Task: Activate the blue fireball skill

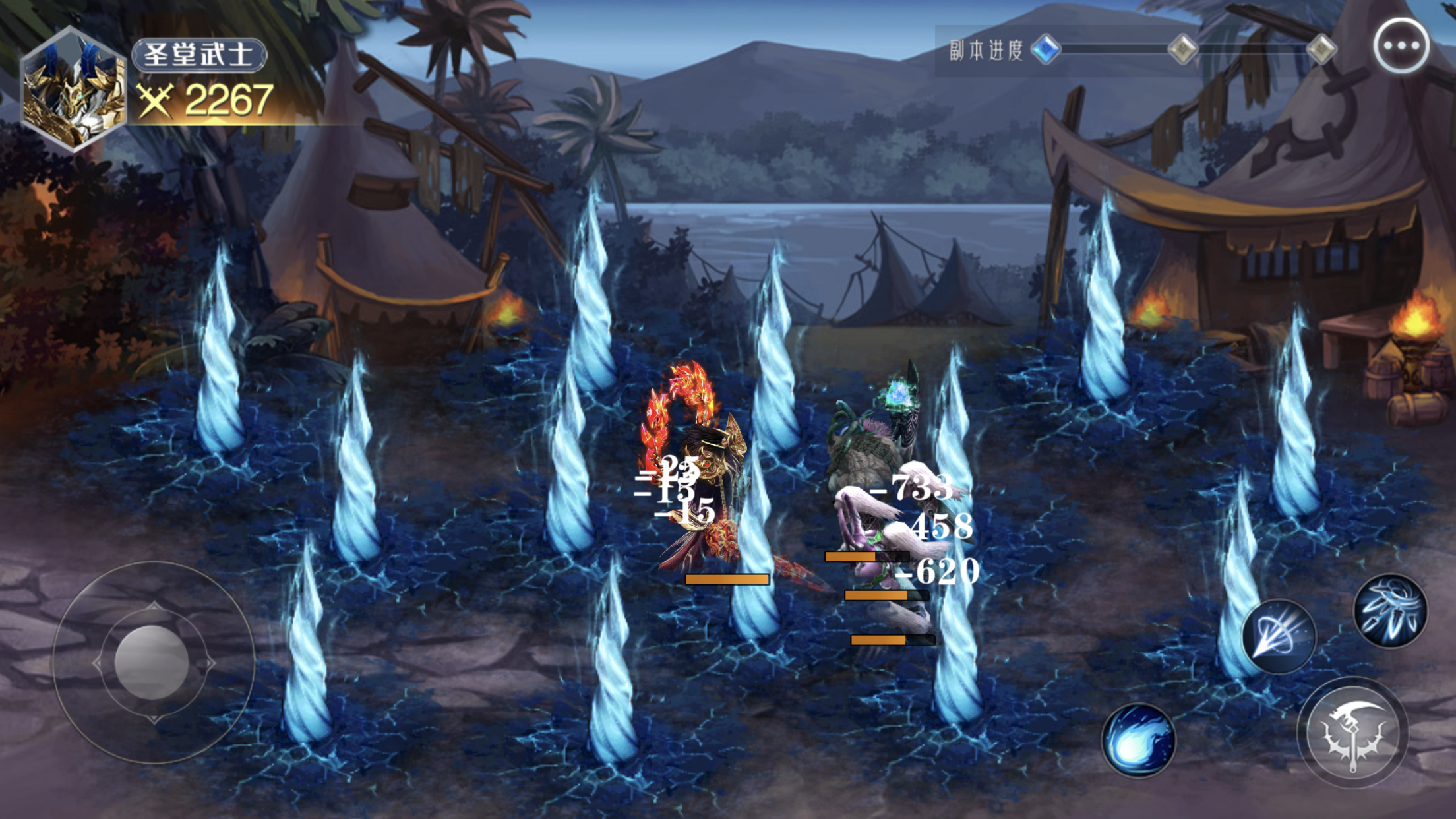Action: pos(1138,740)
